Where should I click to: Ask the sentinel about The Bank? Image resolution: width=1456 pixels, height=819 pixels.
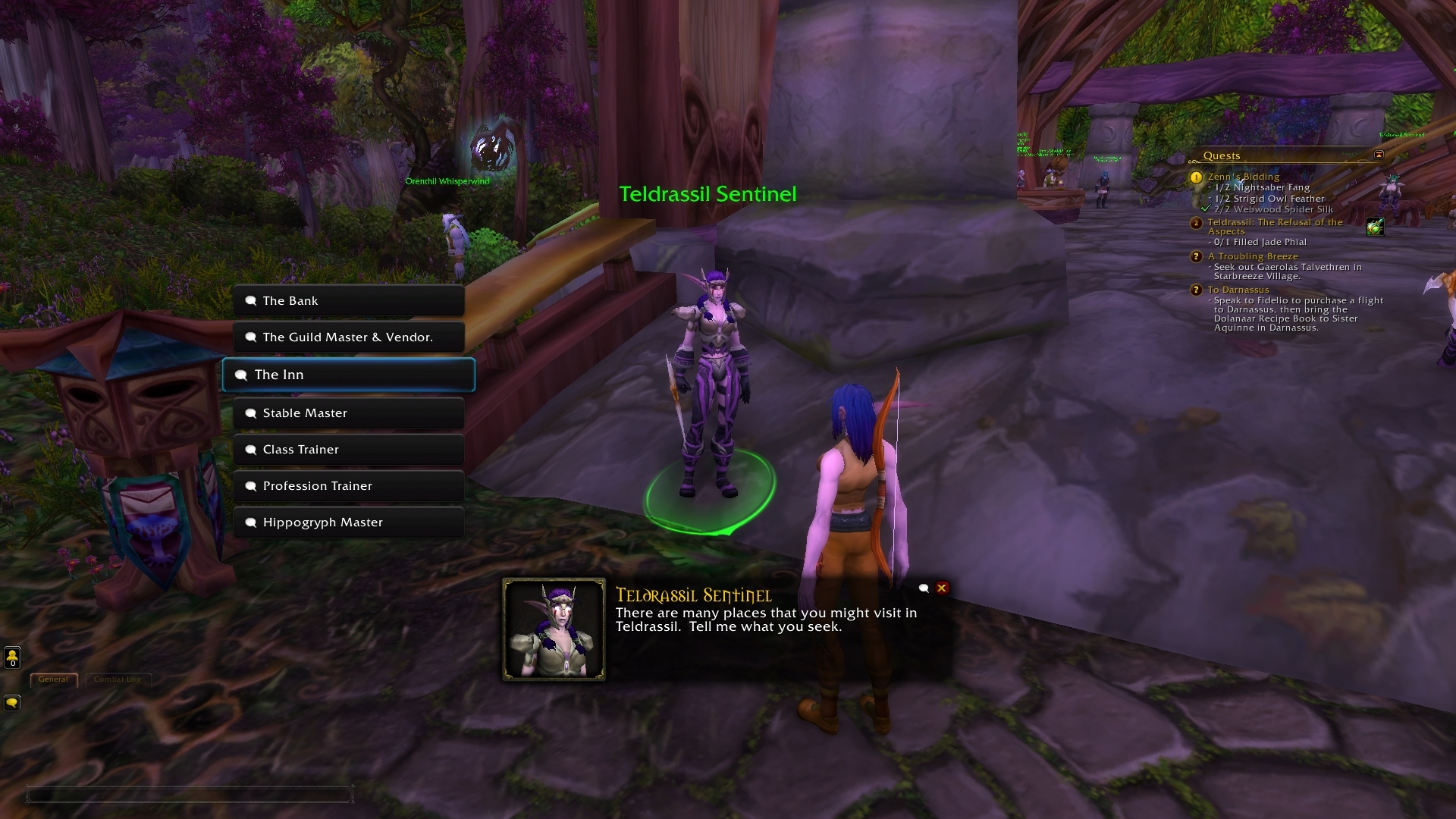[x=349, y=301]
